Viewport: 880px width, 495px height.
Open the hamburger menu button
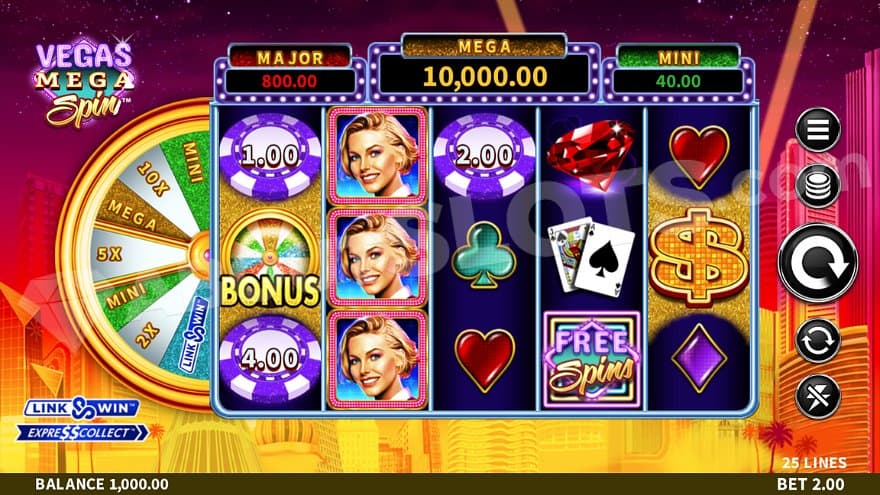pos(817,129)
